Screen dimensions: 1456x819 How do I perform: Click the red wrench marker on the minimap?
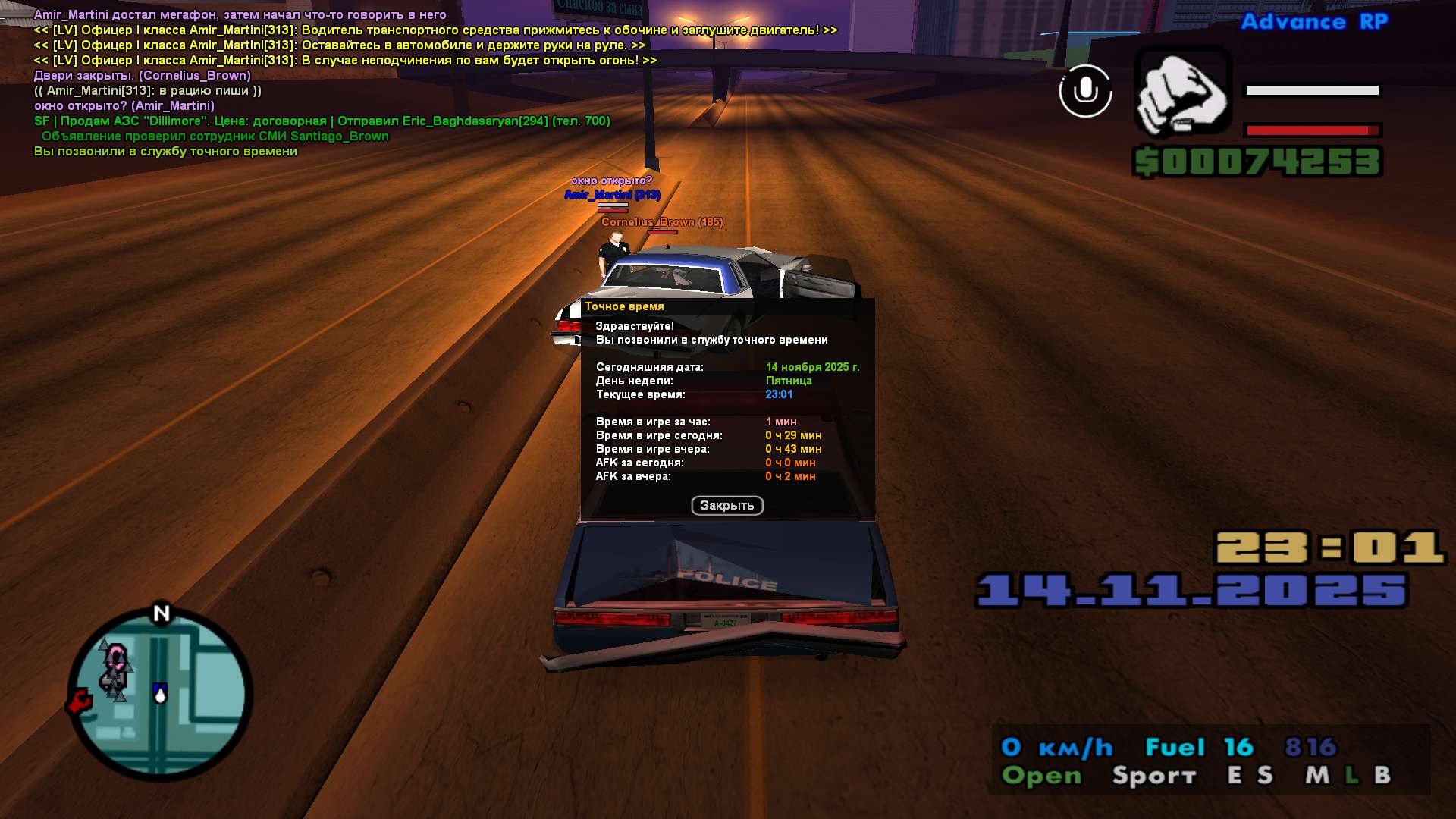(79, 702)
